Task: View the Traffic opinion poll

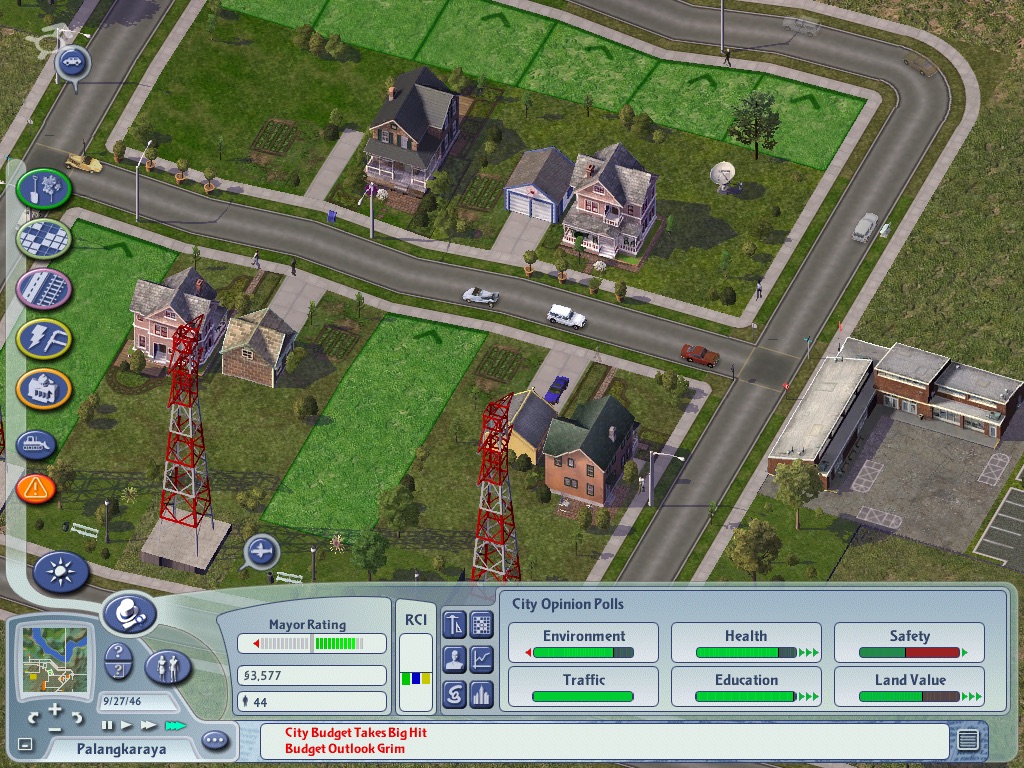Action: pos(584,686)
